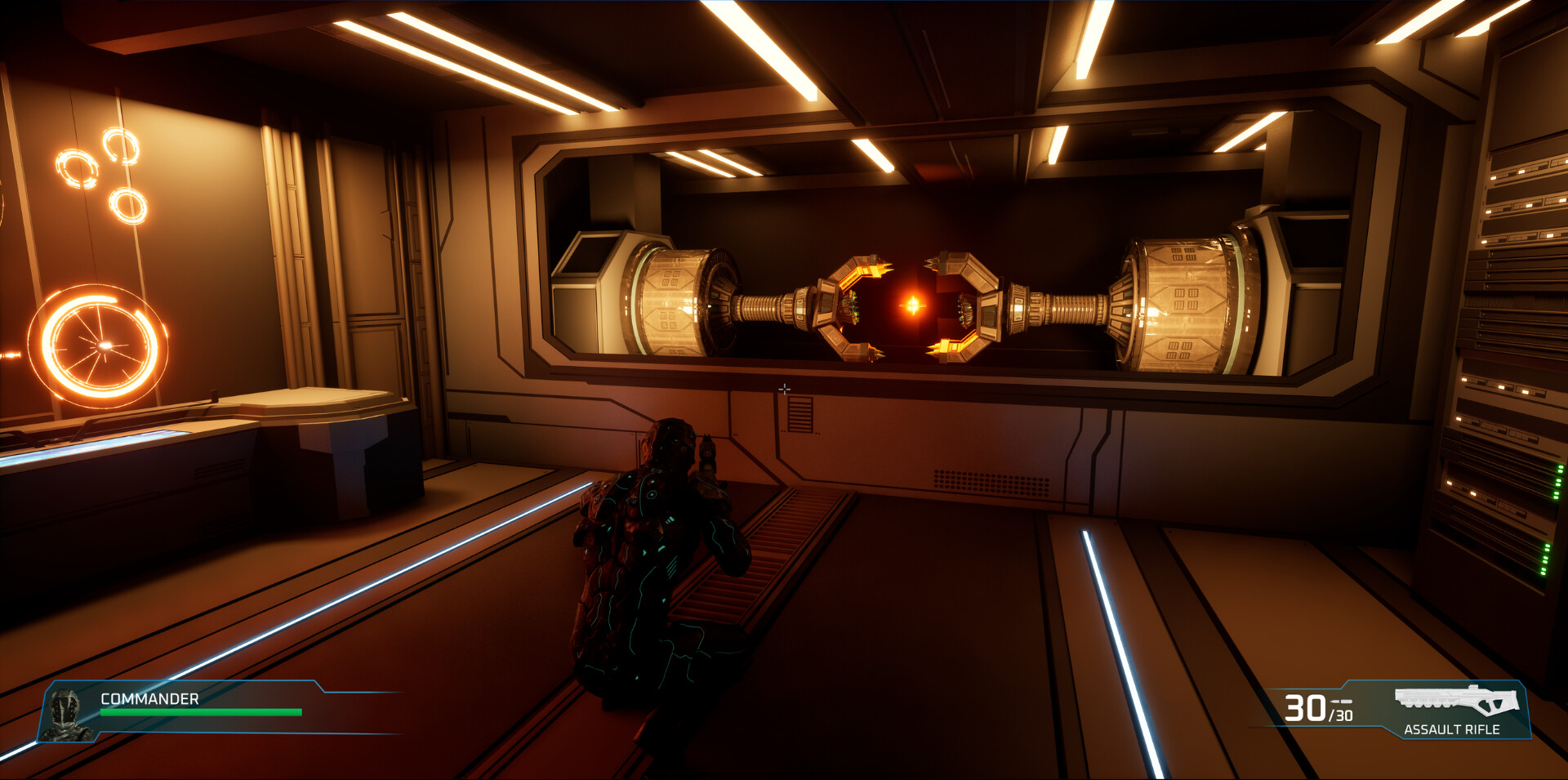
Task: Click the Commander portrait icon
Action: (x=67, y=713)
